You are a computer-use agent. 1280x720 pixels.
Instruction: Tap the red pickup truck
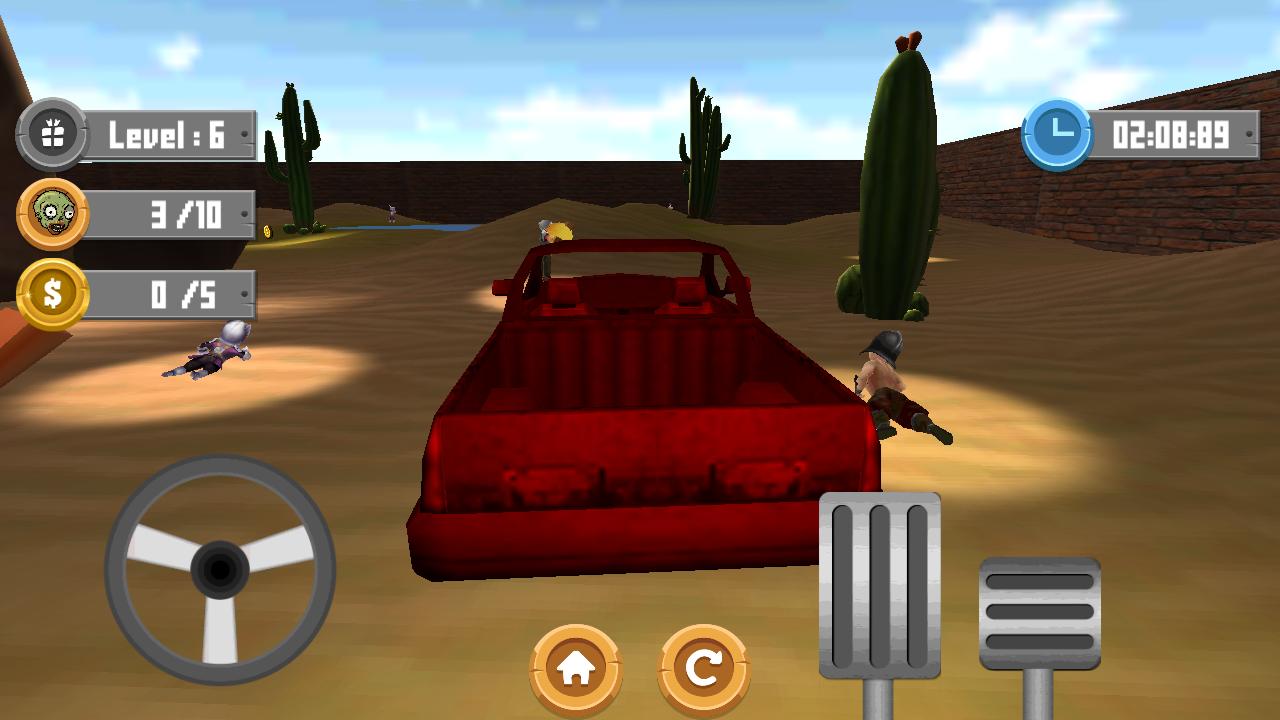[640, 420]
